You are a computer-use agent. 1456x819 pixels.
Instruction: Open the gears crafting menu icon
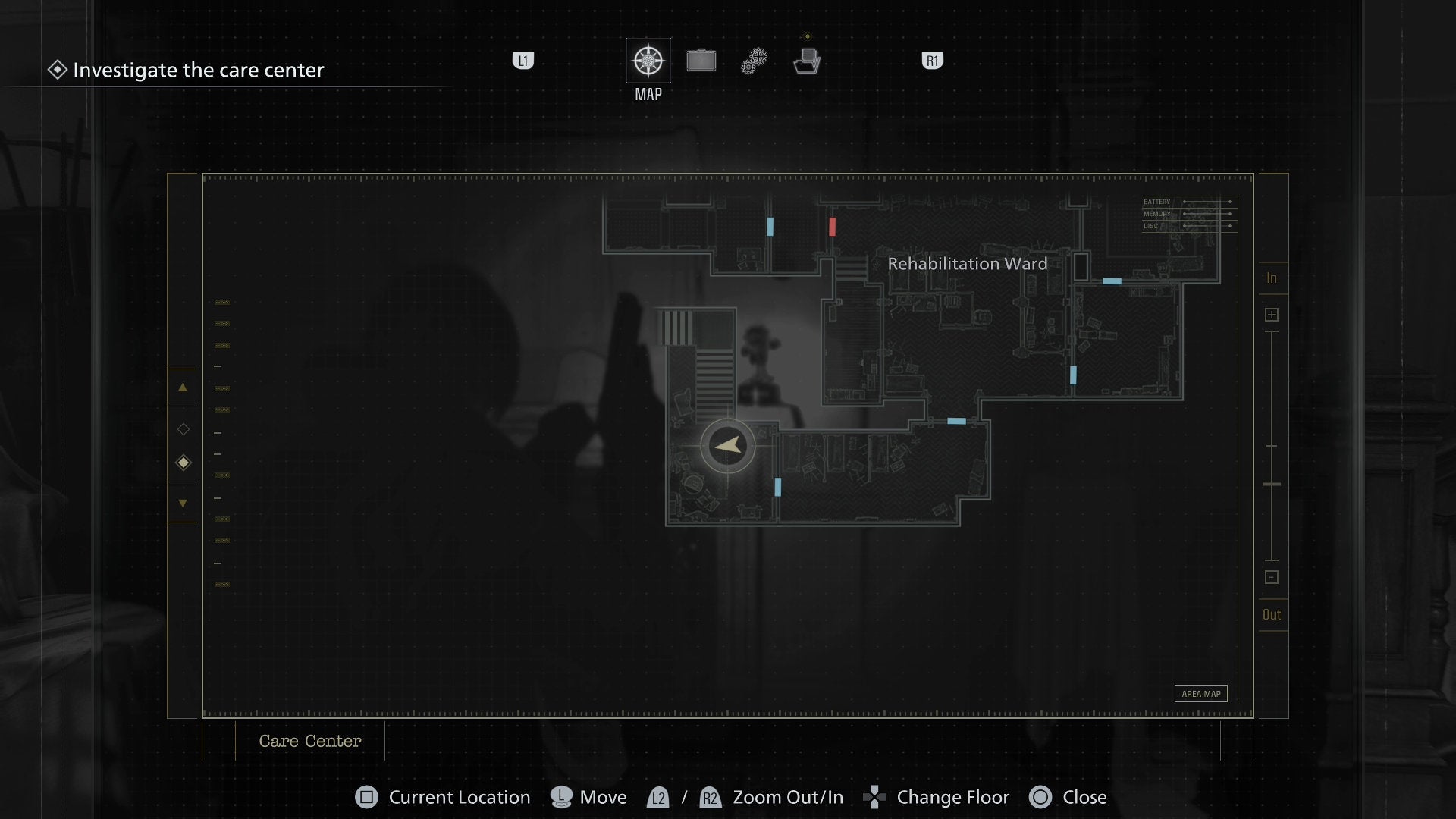click(x=754, y=60)
